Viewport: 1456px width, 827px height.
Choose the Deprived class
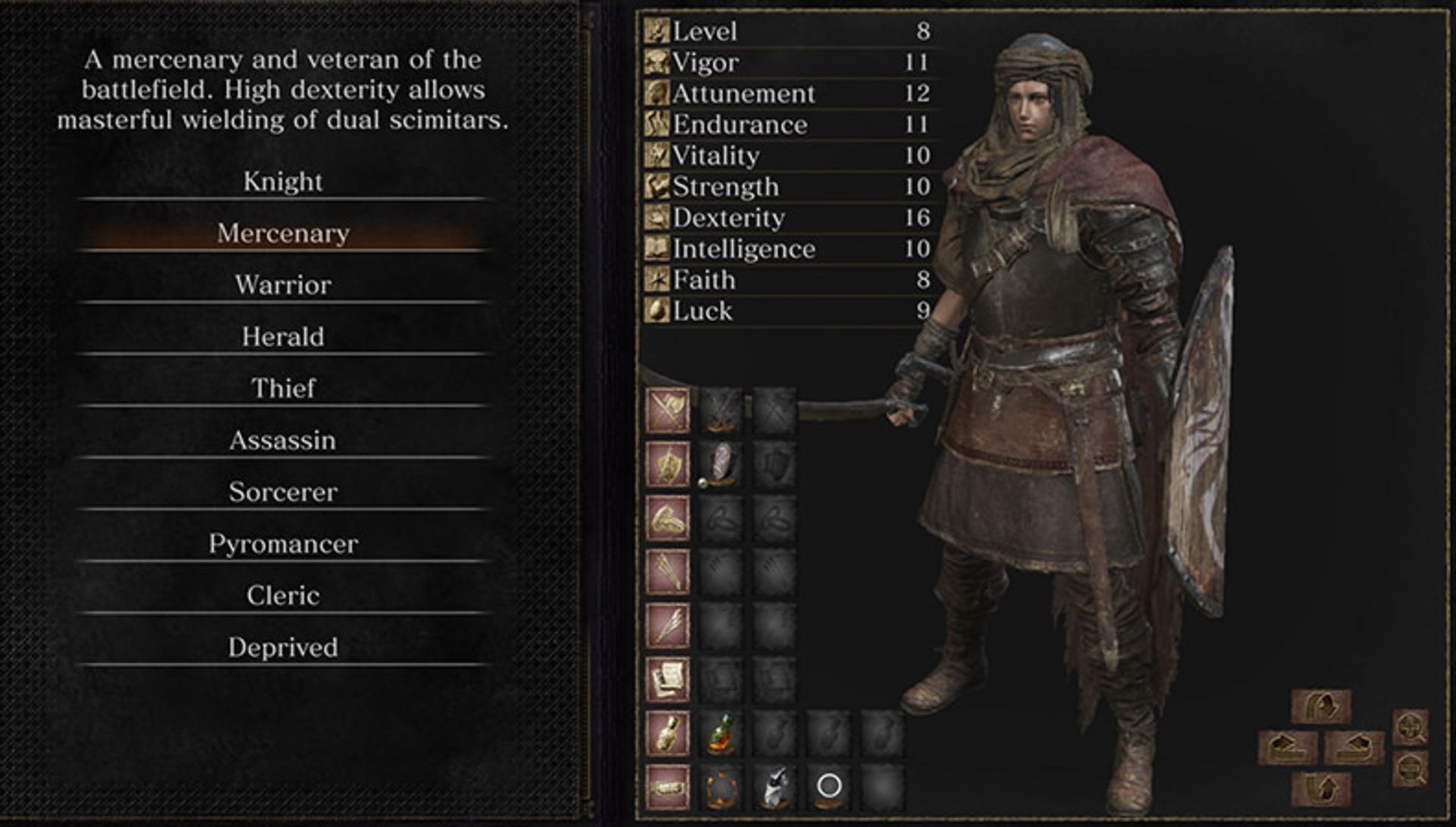coord(283,647)
